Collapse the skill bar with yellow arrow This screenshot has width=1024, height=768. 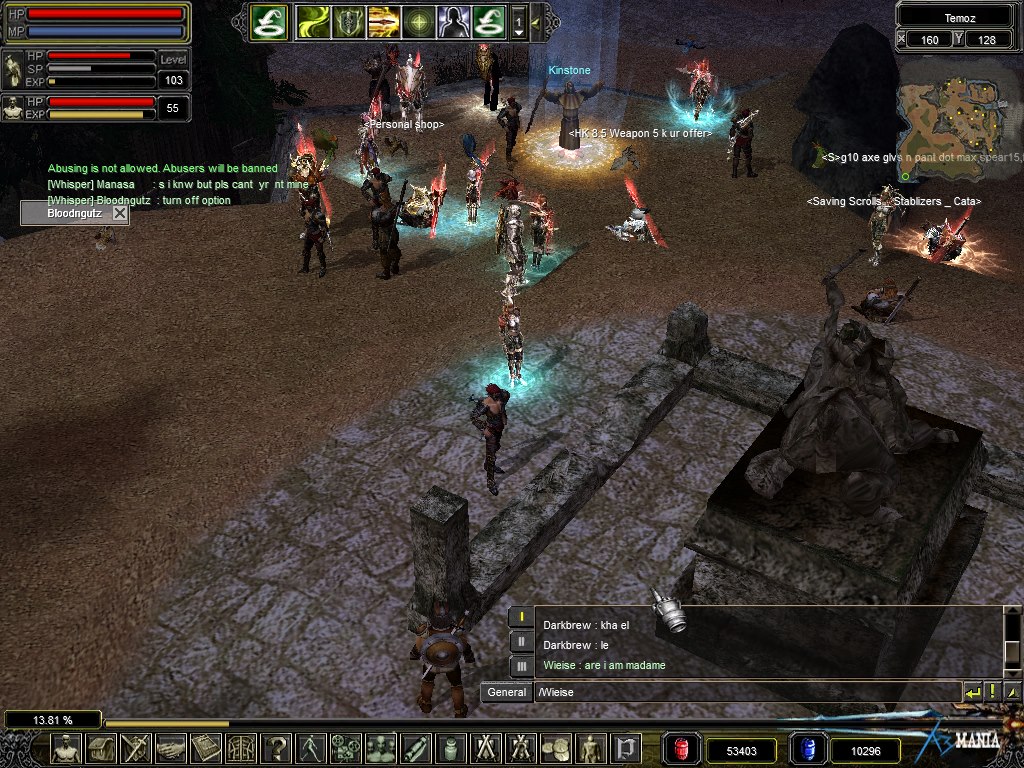(x=536, y=21)
